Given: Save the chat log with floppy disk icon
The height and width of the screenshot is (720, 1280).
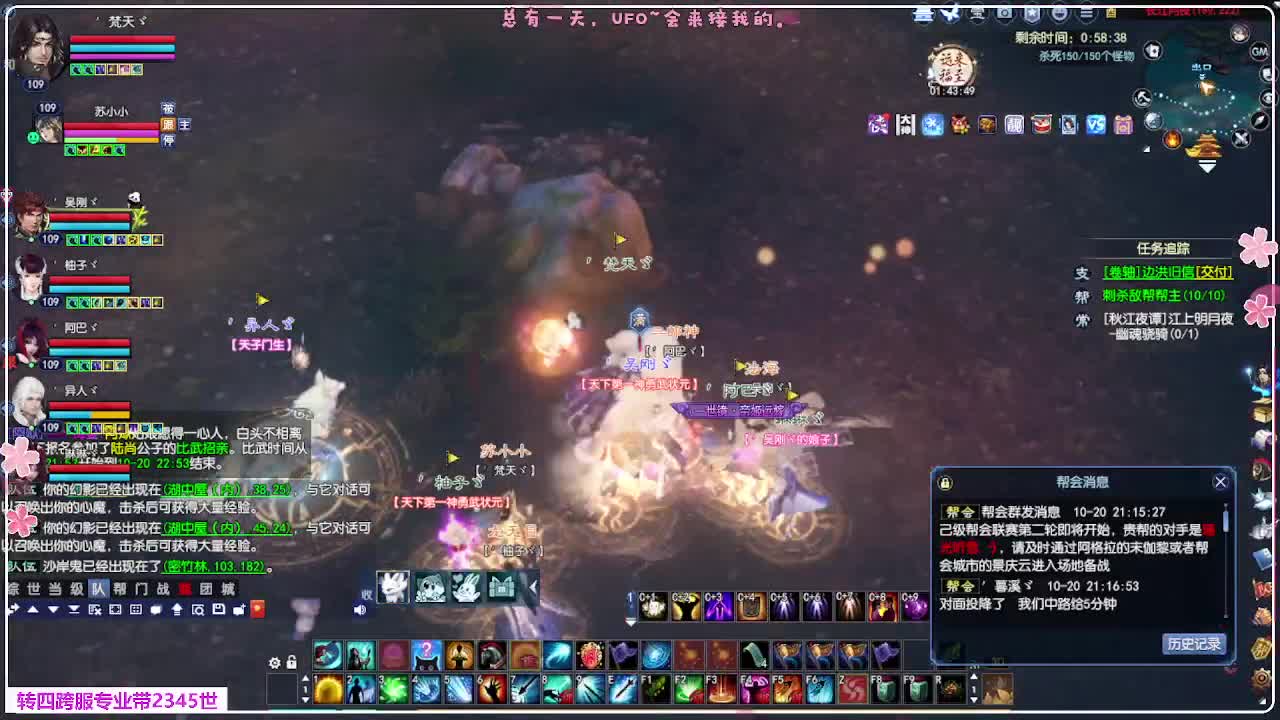Looking at the screenshot, I should [220, 609].
